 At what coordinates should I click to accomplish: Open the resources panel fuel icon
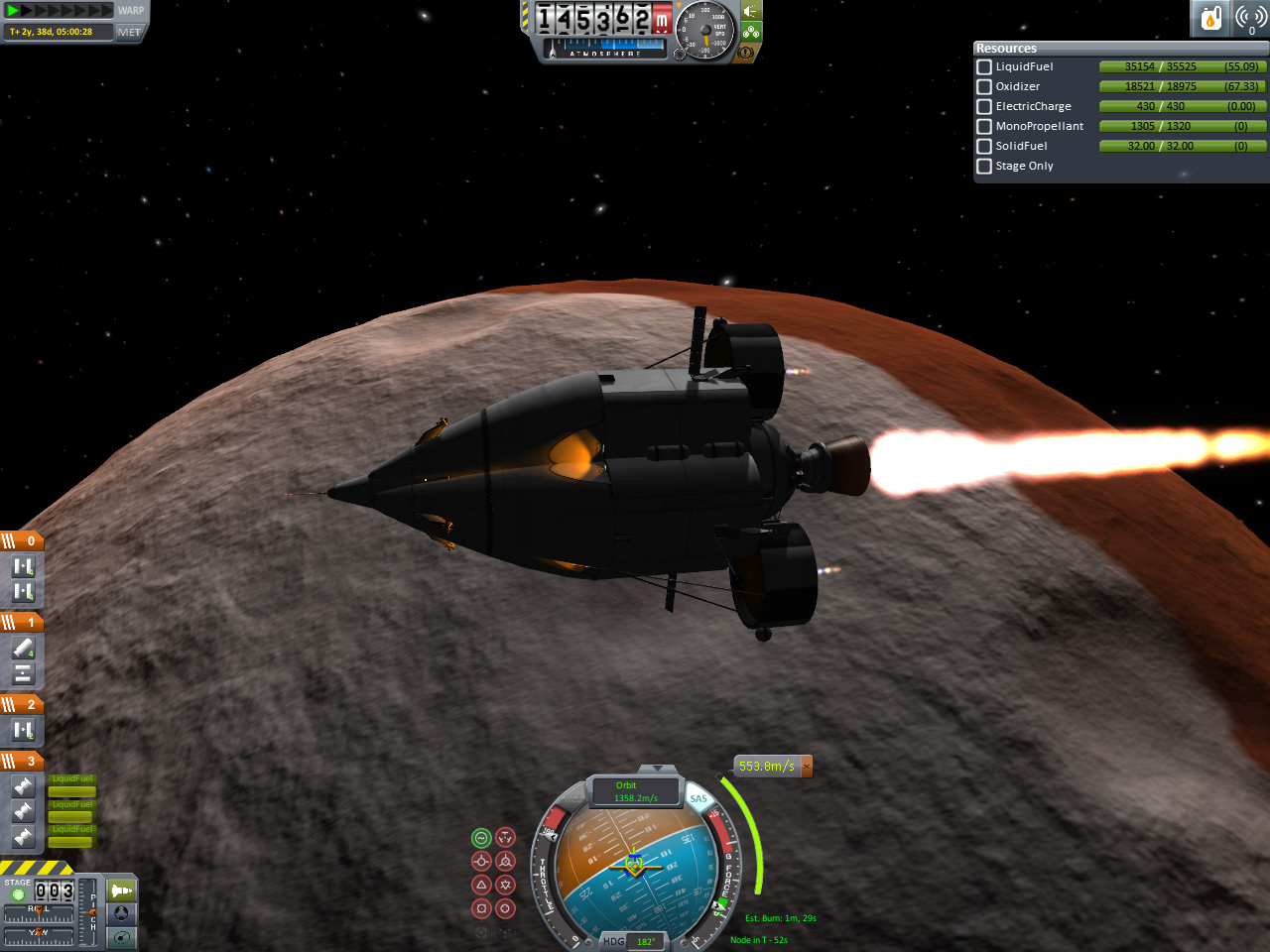pyautogui.click(x=1210, y=18)
